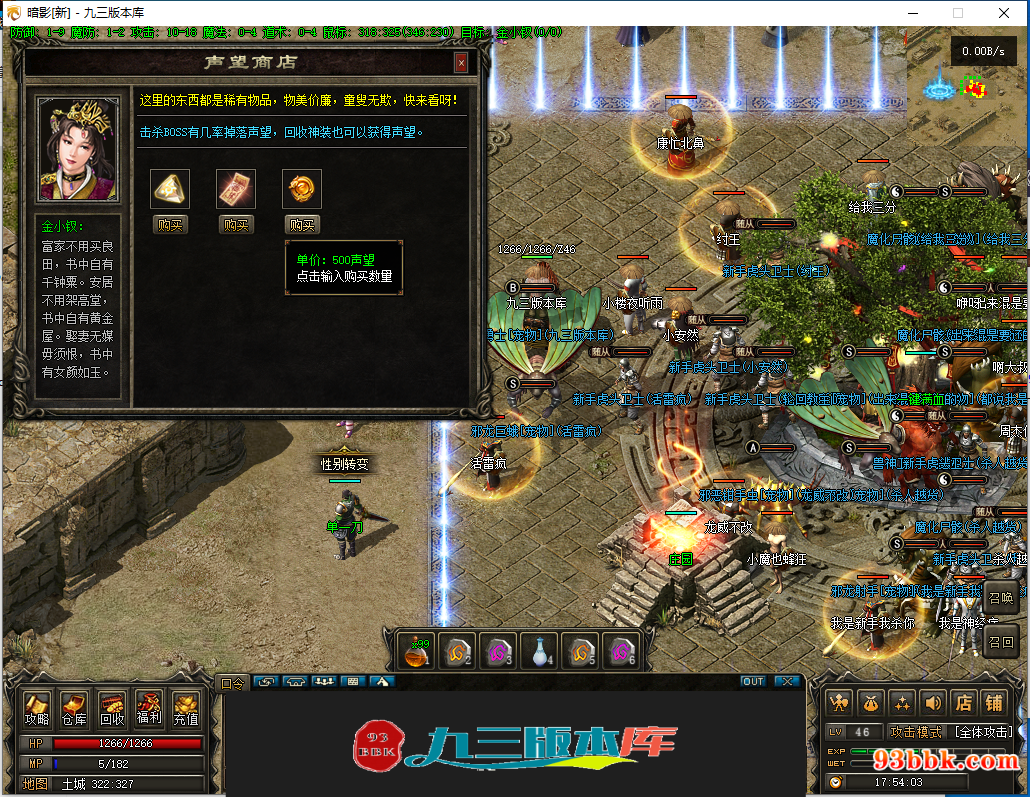Viewport: 1030px width, 797px height.
Task: Open the 福利 welfare rewards
Action: coord(149,709)
